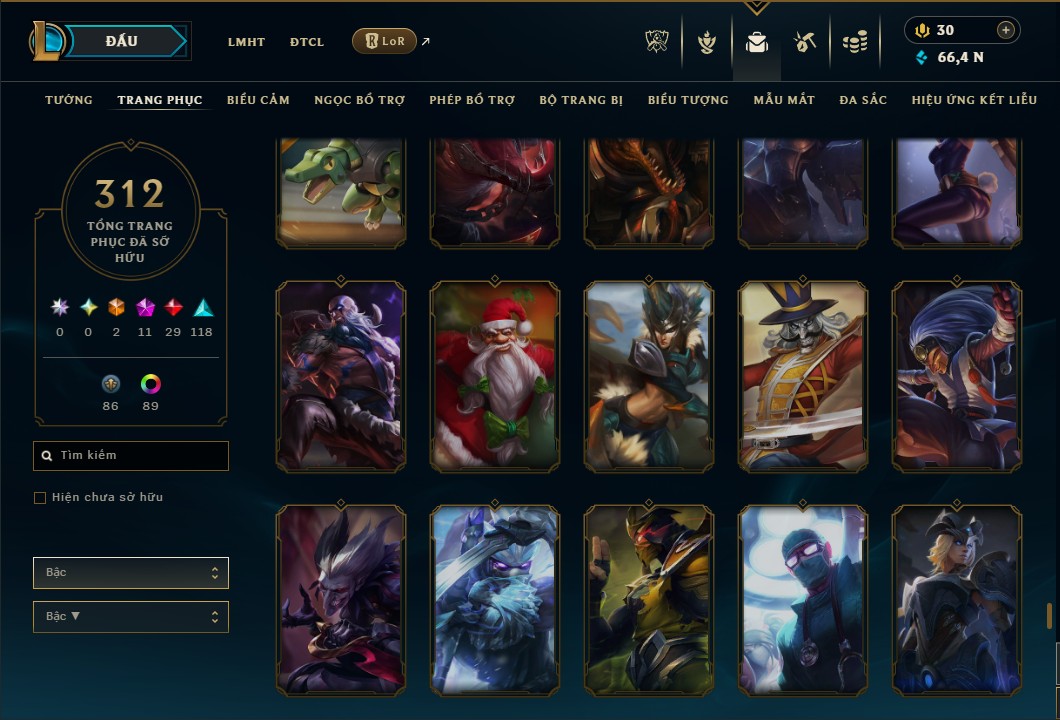Open the NGỌC BỔ TRỢ tab
The image size is (1060, 720).
pyautogui.click(x=359, y=100)
